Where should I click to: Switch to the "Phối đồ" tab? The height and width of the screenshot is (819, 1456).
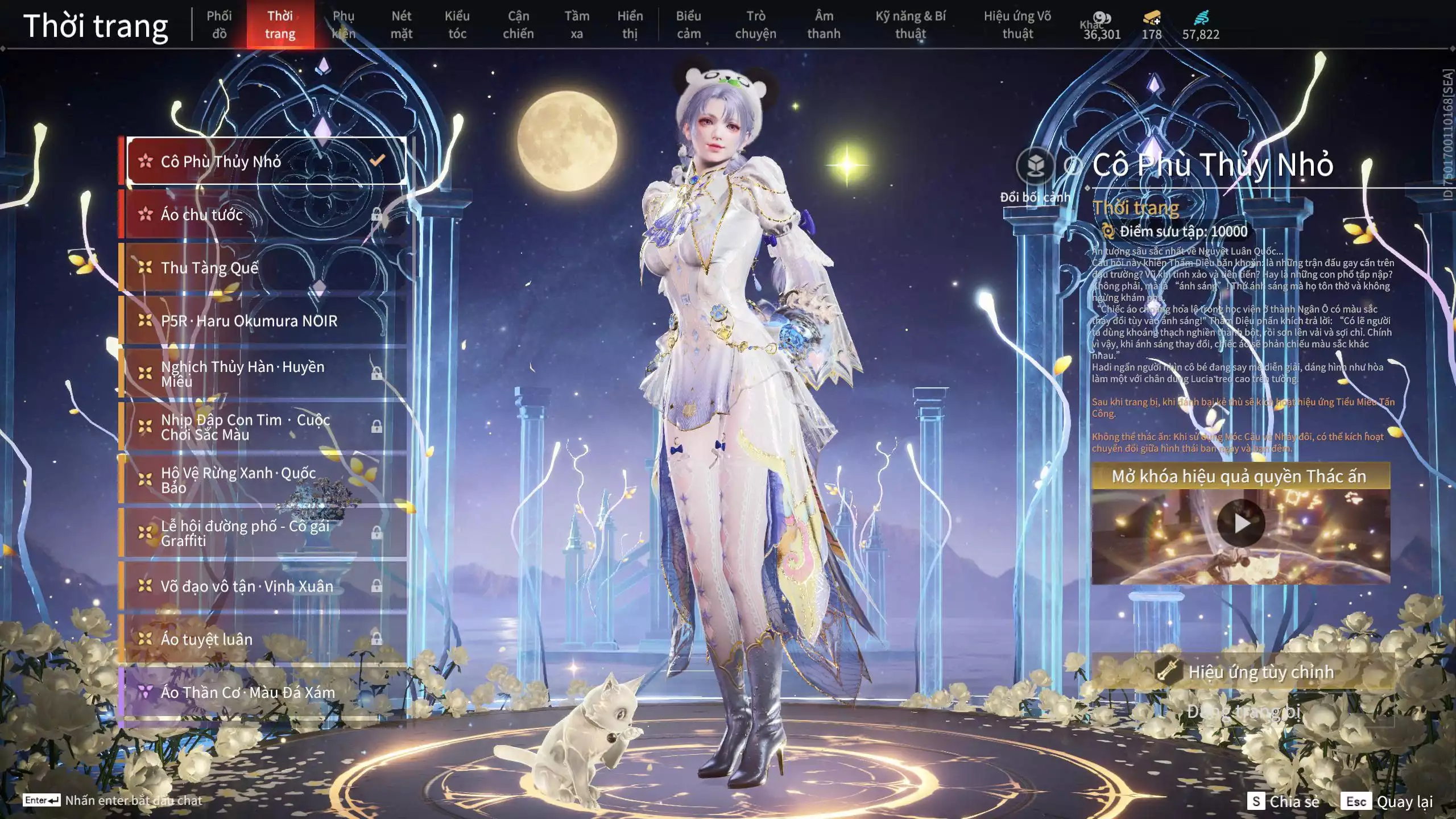219,24
